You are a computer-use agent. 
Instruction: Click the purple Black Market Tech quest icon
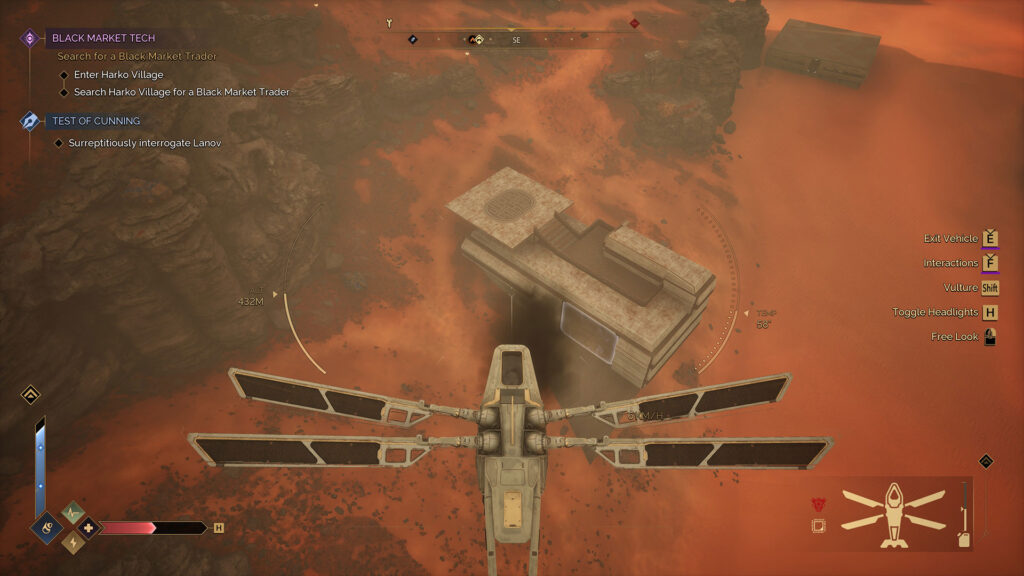(30, 38)
